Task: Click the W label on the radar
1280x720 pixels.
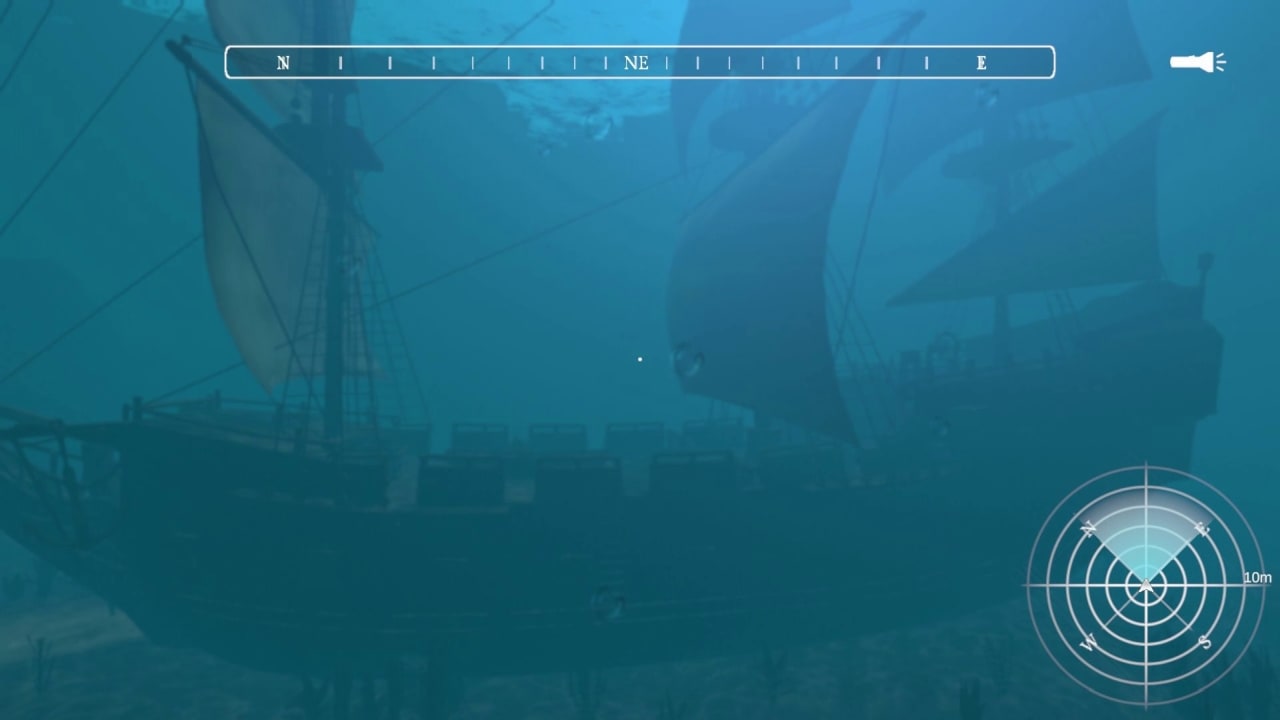Action: coord(1090,640)
